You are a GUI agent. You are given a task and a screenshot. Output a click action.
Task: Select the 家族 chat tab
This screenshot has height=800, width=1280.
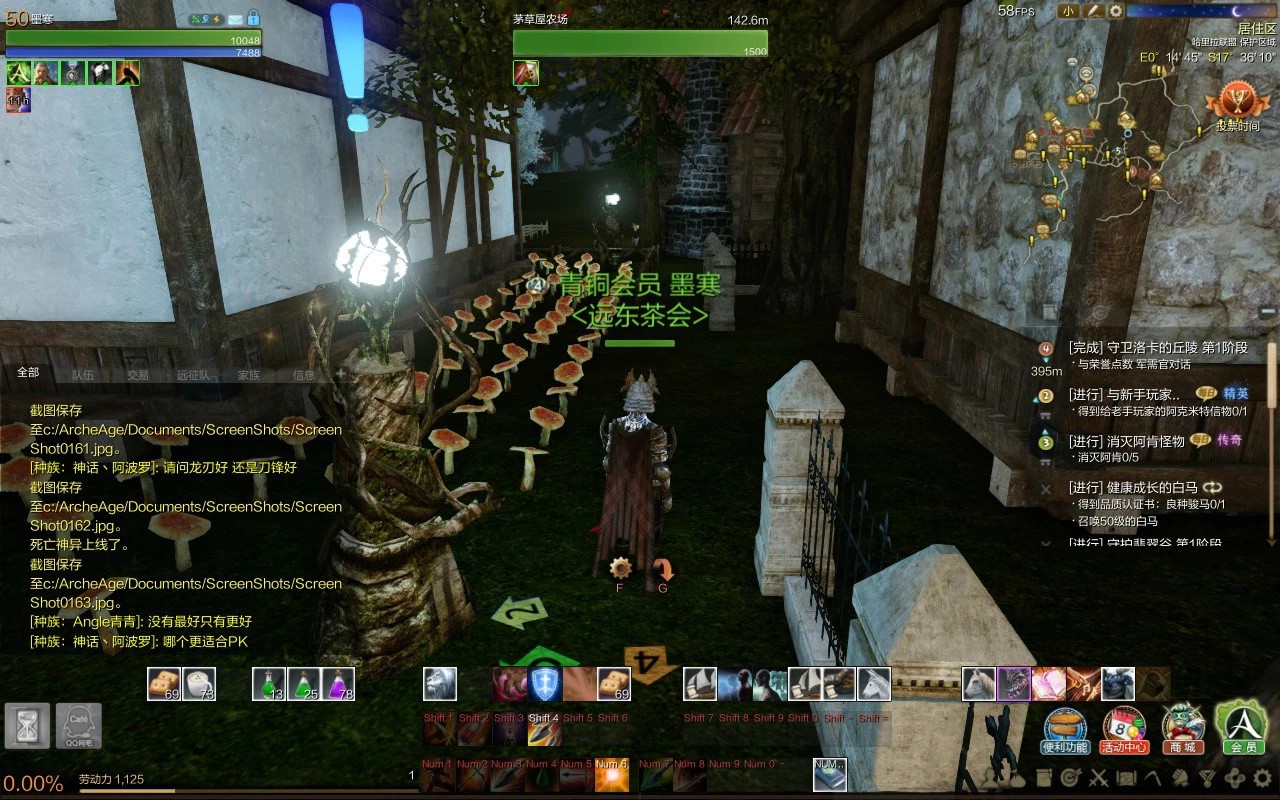pos(249,375)
